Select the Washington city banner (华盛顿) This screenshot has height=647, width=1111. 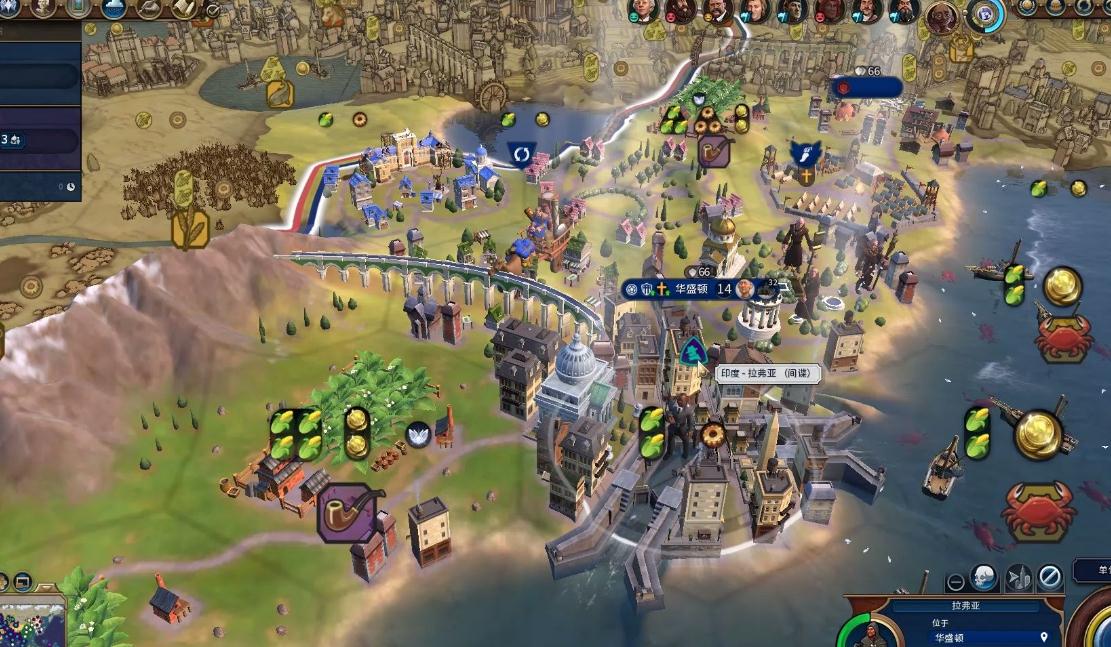coord(690,289)
